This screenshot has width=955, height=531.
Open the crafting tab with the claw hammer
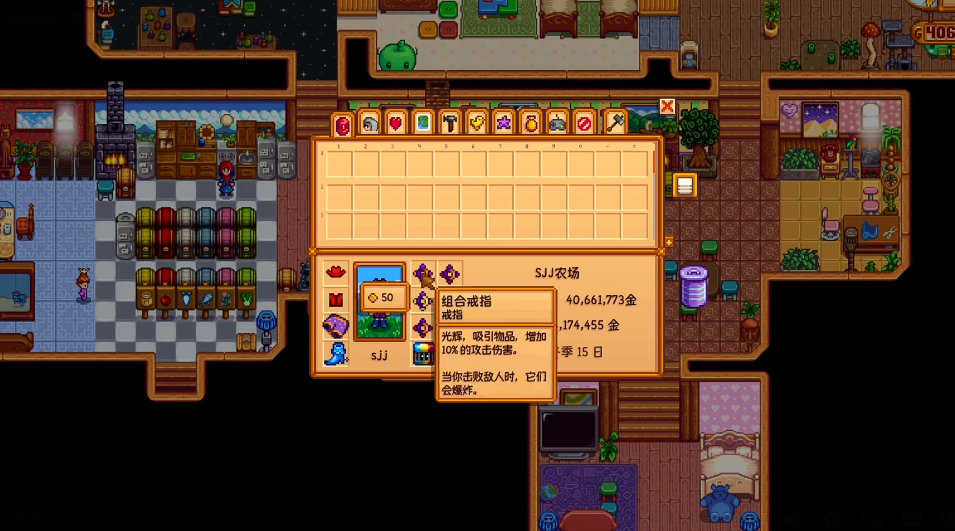pyautogui.click(x=450, y=123)
